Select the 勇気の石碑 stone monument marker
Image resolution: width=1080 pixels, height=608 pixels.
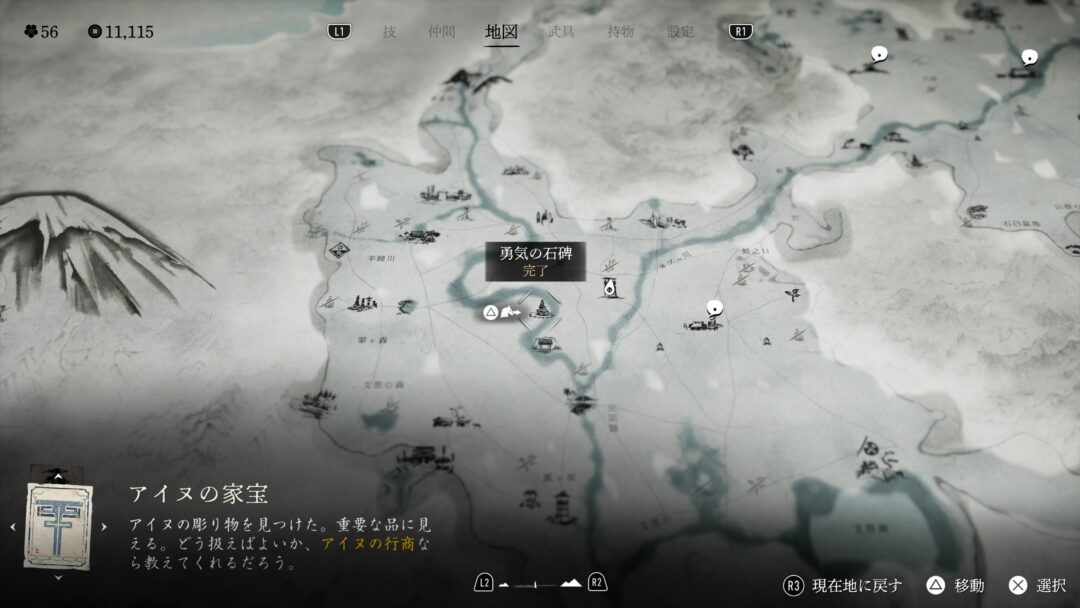click(x=541, y=310)
